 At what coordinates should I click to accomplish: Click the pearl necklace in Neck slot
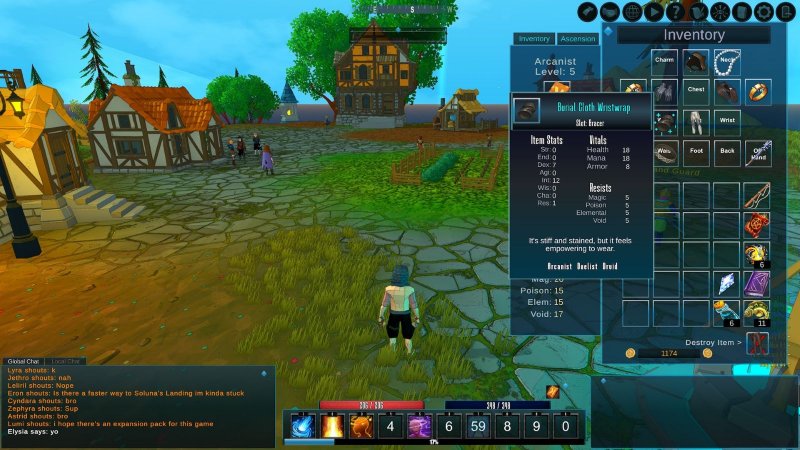point(727,62)
